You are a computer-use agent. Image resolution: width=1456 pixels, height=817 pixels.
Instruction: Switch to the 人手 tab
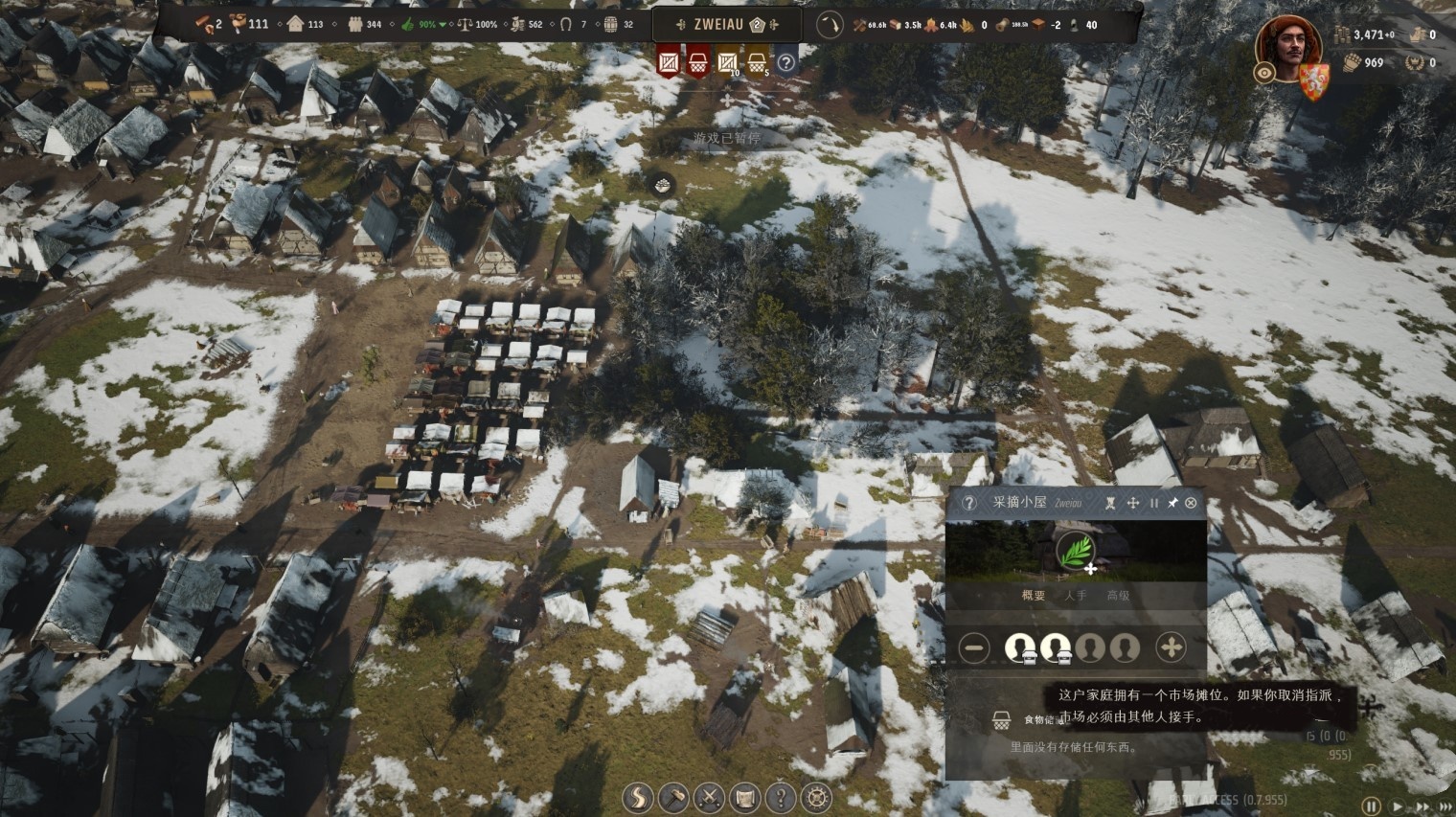click(x=1076, y=596)
